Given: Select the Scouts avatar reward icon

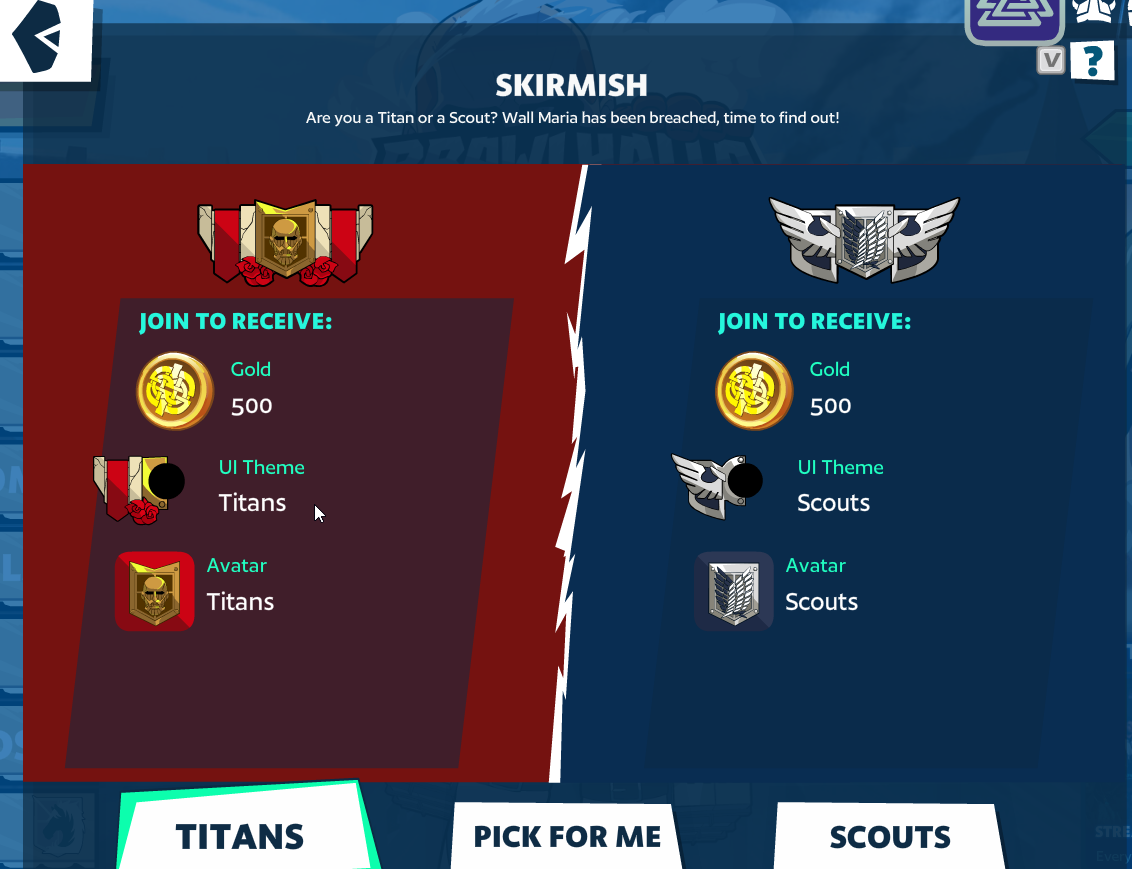Looking at the screenshot, I should 734,591.
